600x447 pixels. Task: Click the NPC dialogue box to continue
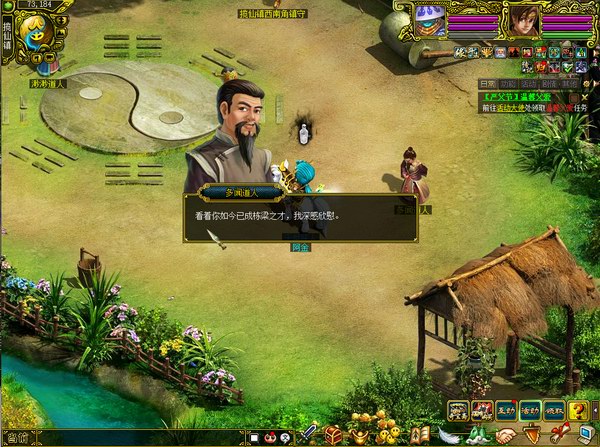click(300, 217)
